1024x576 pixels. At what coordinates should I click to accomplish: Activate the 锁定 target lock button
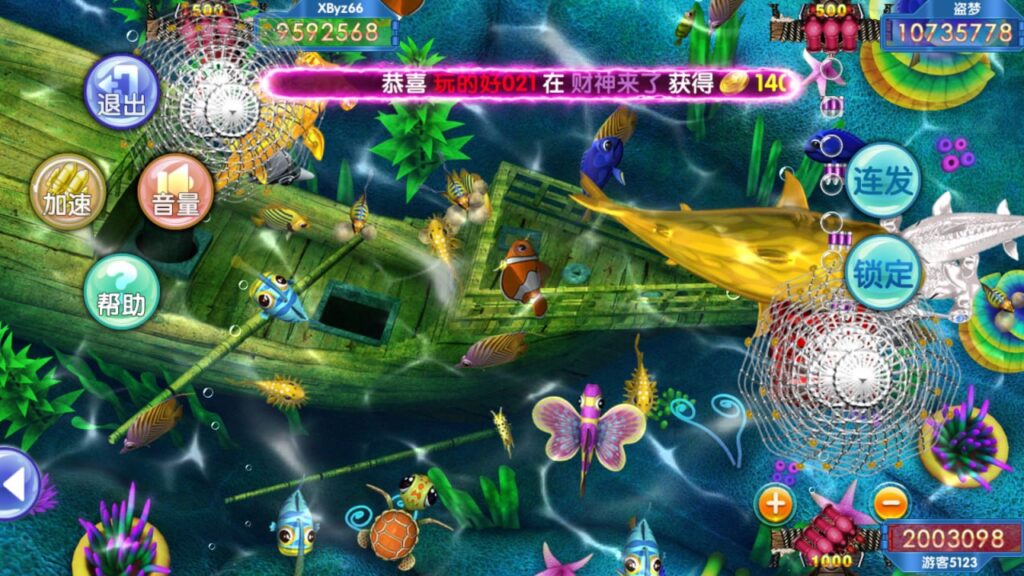(883, 272)
